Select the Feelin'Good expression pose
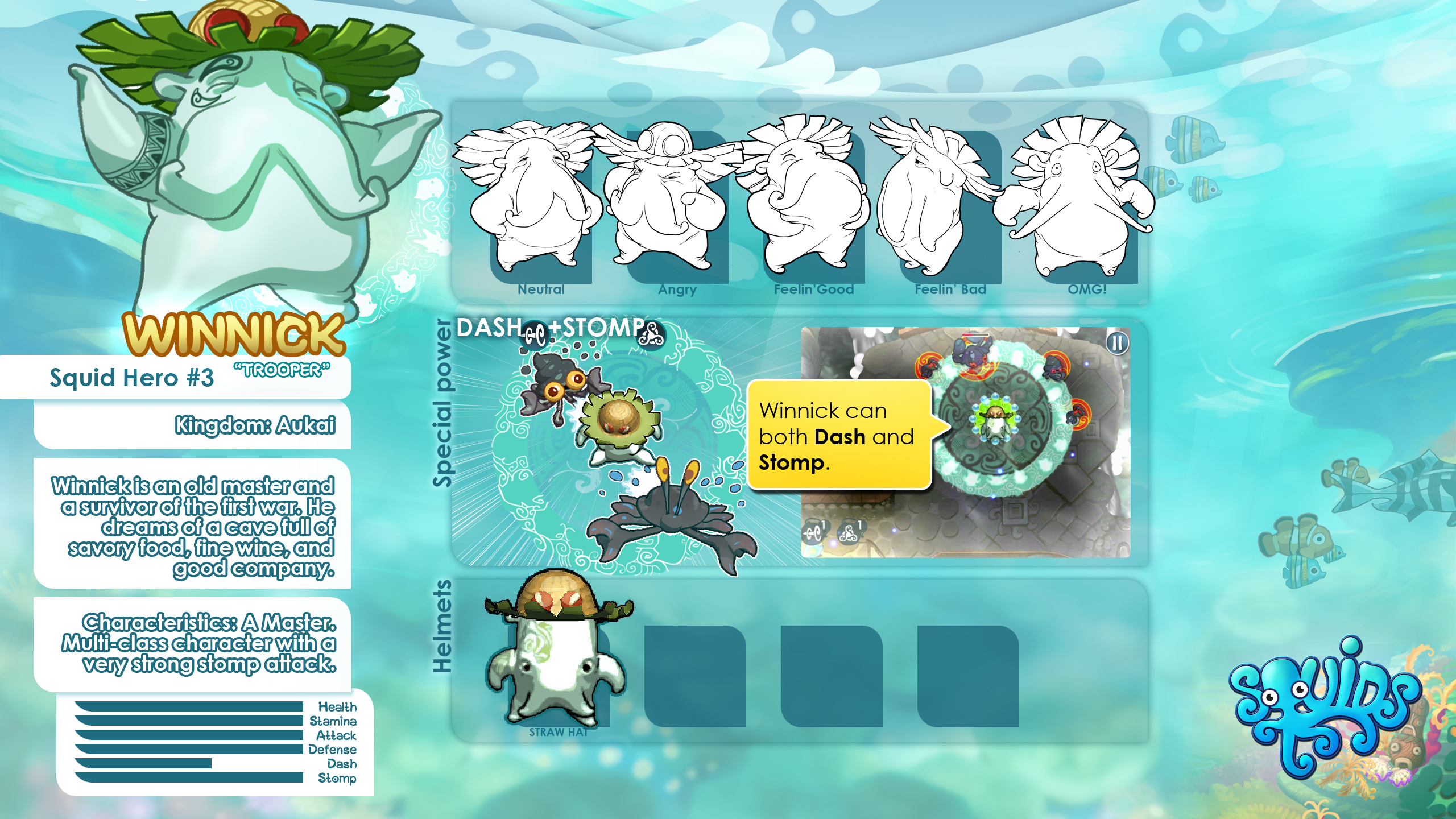 click(813, 205)
